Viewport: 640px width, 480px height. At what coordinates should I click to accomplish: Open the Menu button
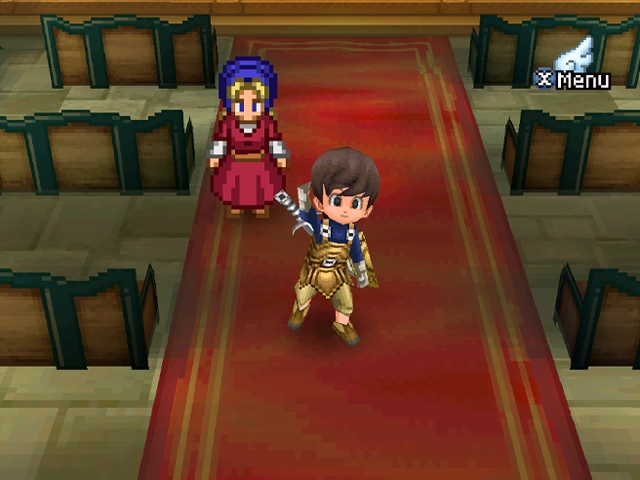(x=574, y=78)
